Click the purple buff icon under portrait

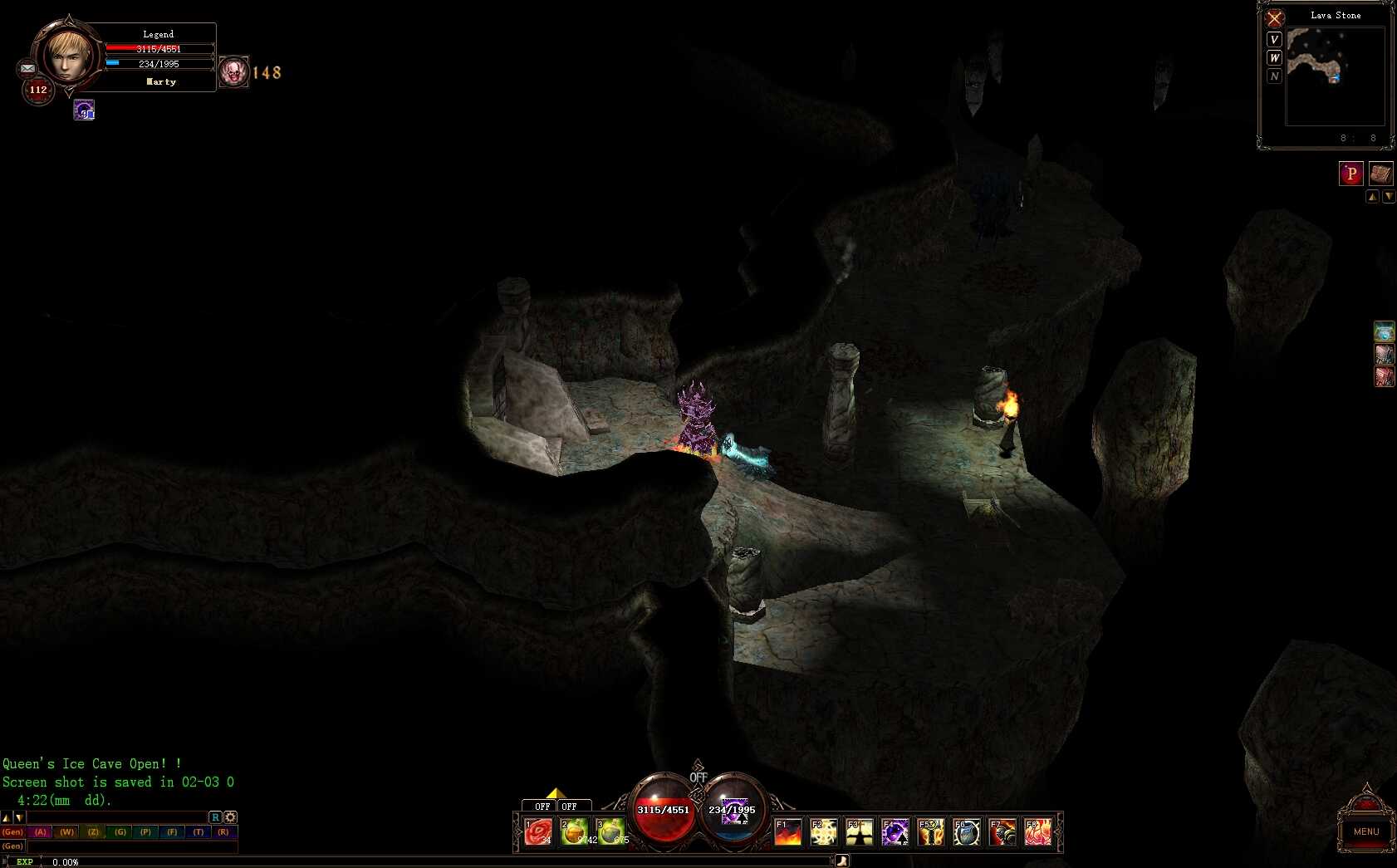tap(84, 110)
